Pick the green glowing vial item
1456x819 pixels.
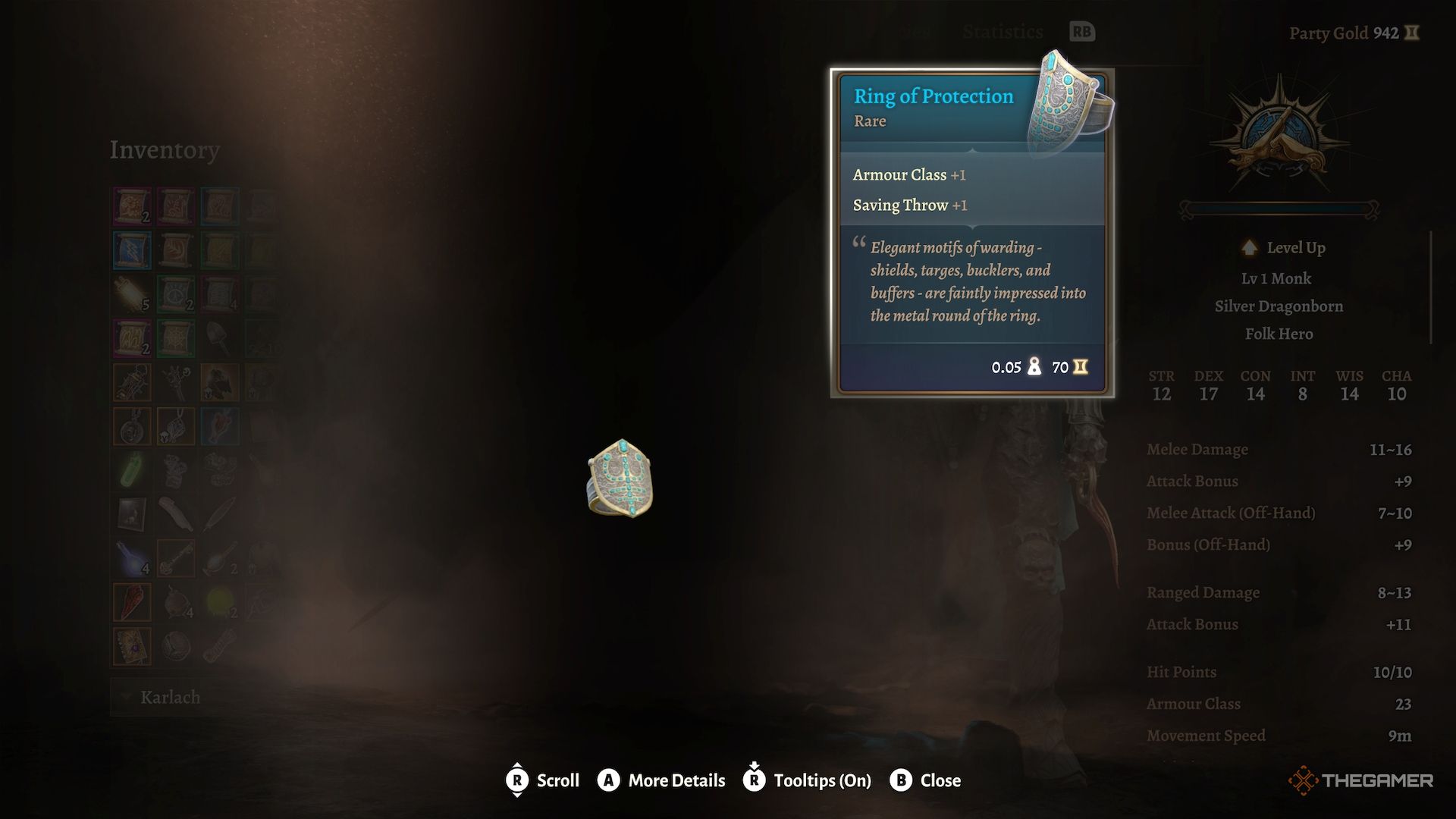point(132,470)
